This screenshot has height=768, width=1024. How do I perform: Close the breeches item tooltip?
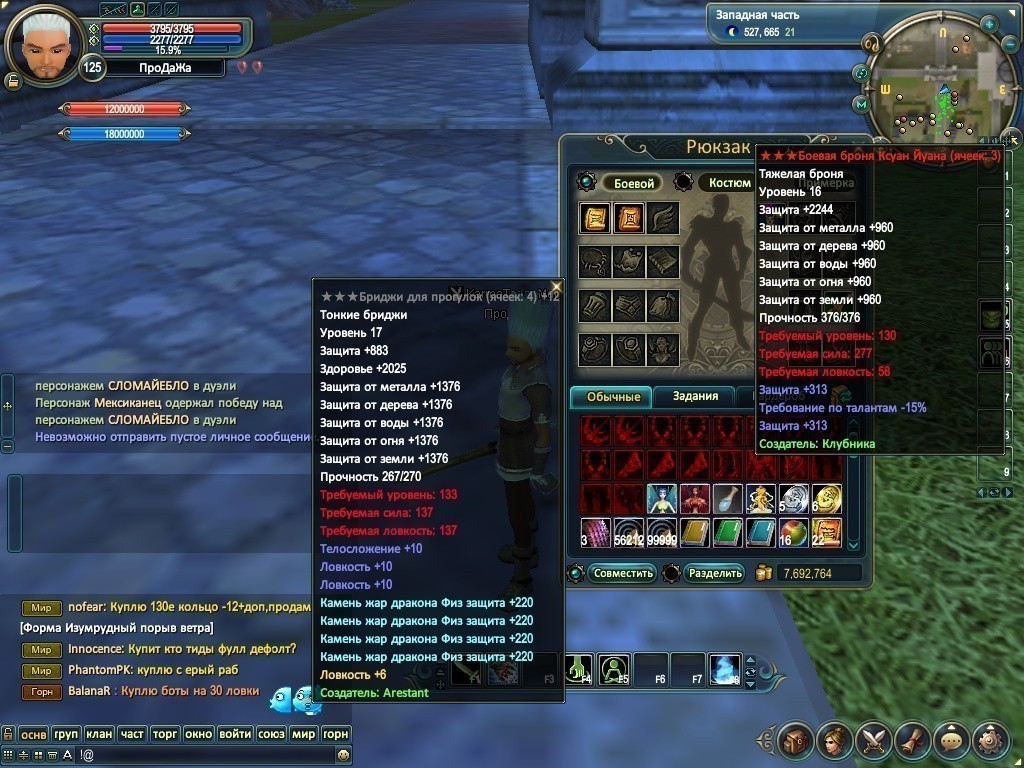pos(556,287)
